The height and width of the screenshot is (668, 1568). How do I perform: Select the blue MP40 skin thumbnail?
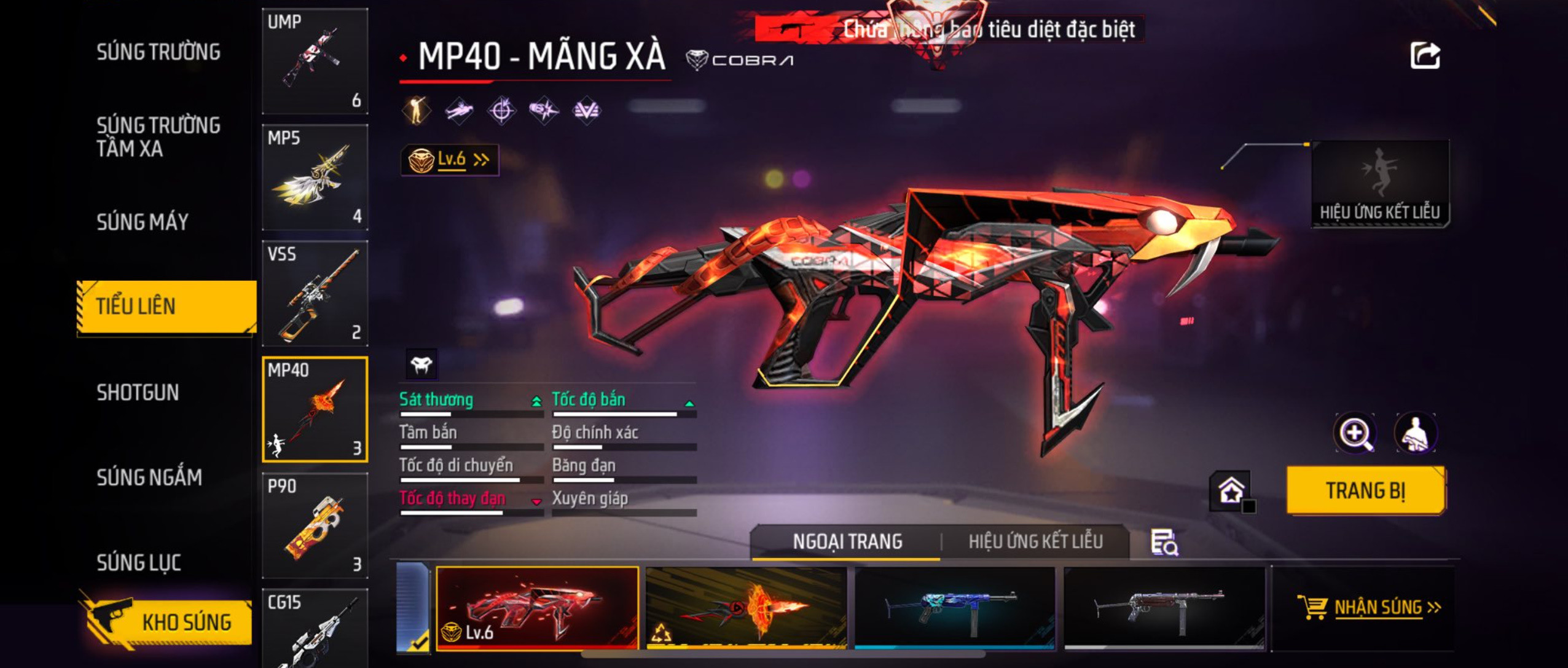(954, 607)
